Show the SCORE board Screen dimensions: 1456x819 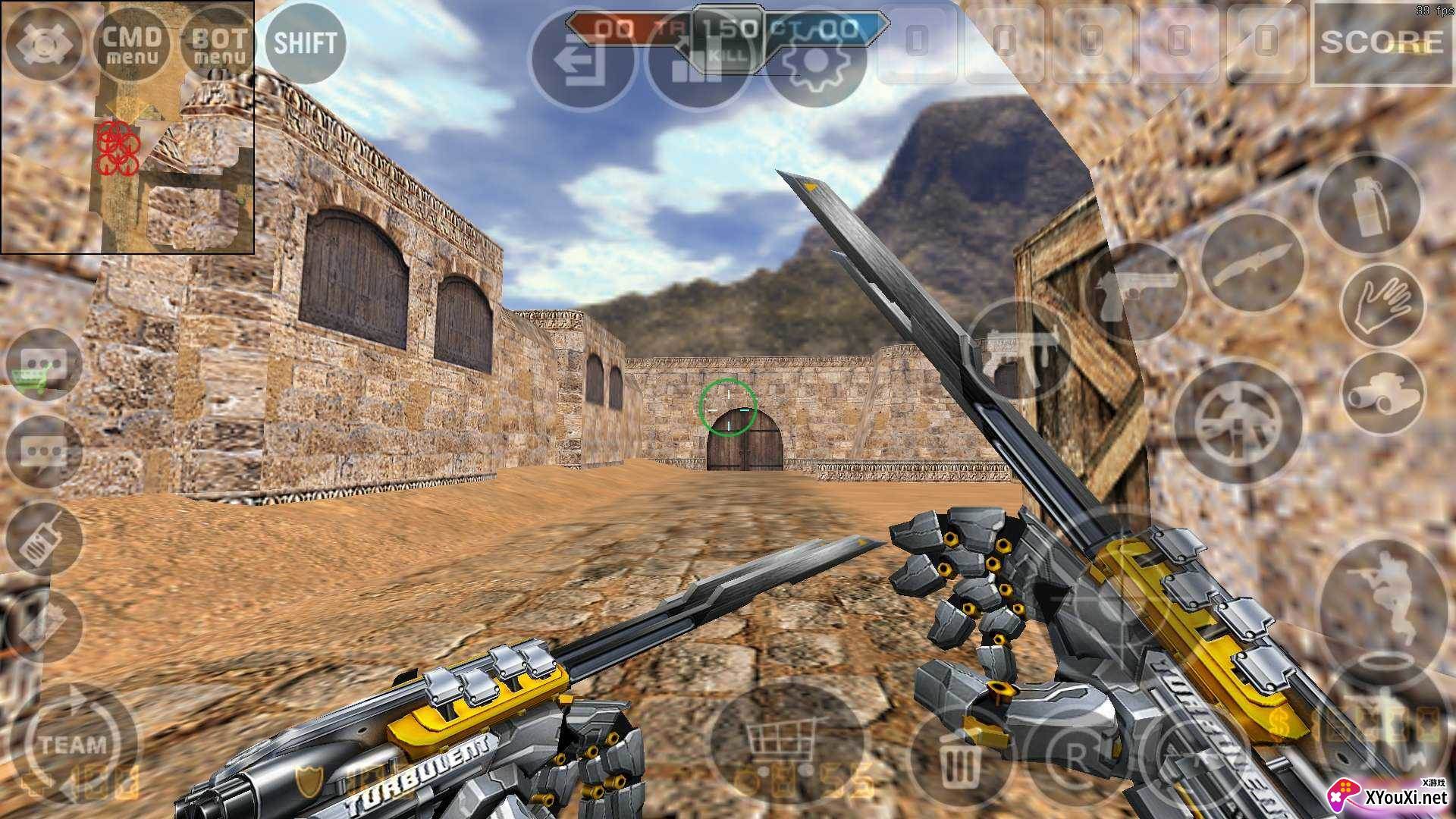tap(1382, 43)
